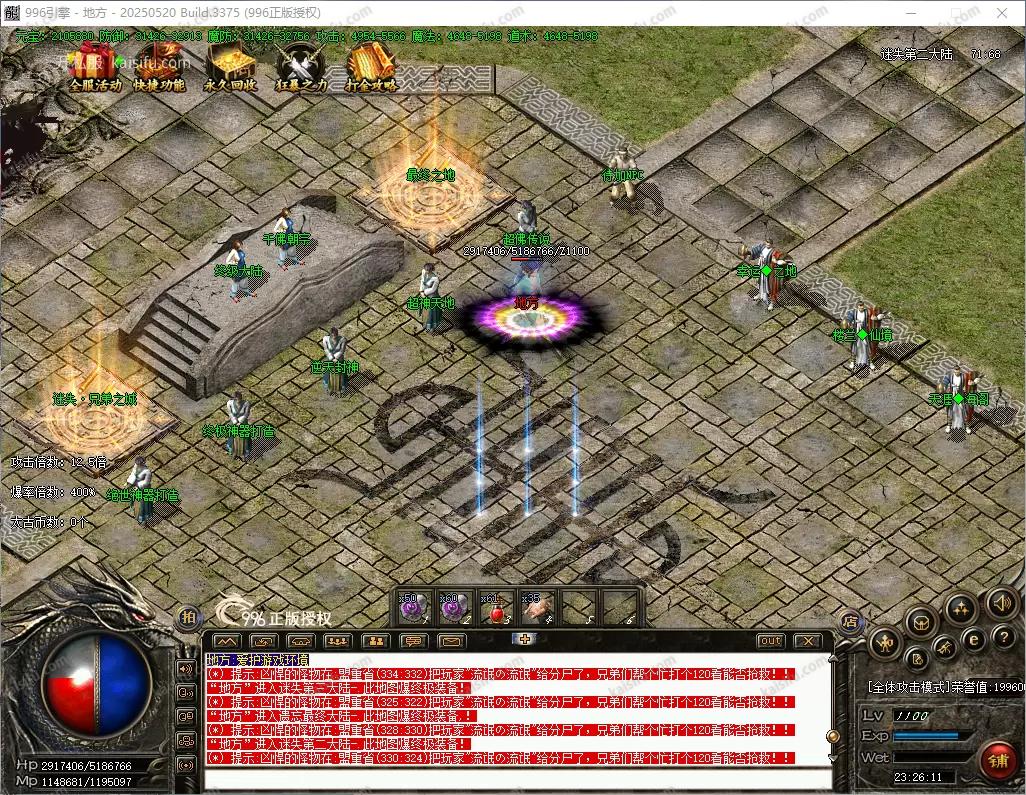Screen dimensions: 1026x795
Task: Open the red 铺 shop button
Action: tap(996, 759)
